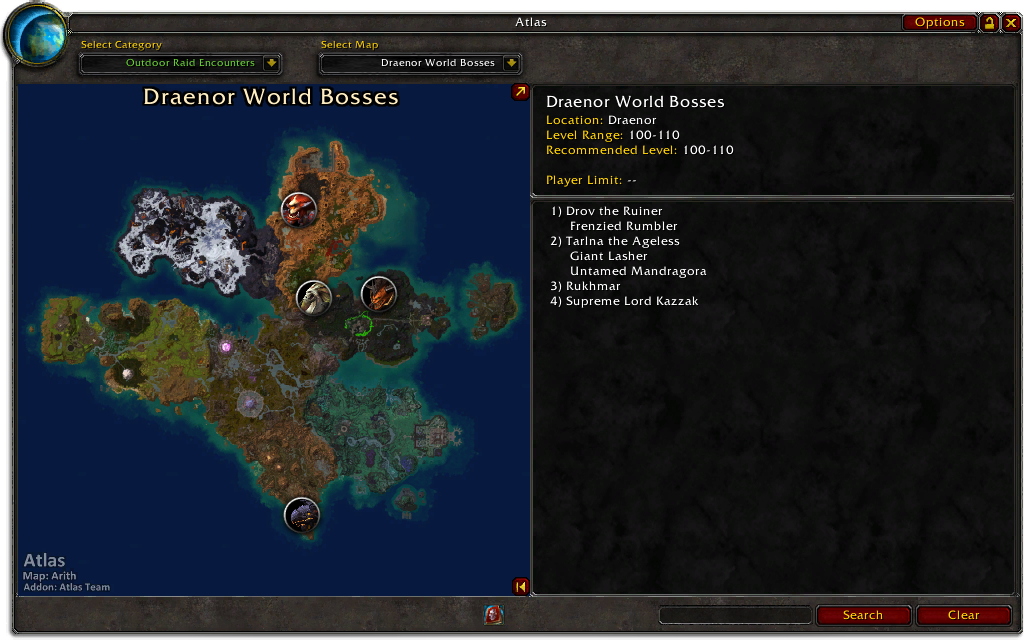1024x640 pixels.
Task: Open the Select Category dropdown
Action: (x=271, y=63)
